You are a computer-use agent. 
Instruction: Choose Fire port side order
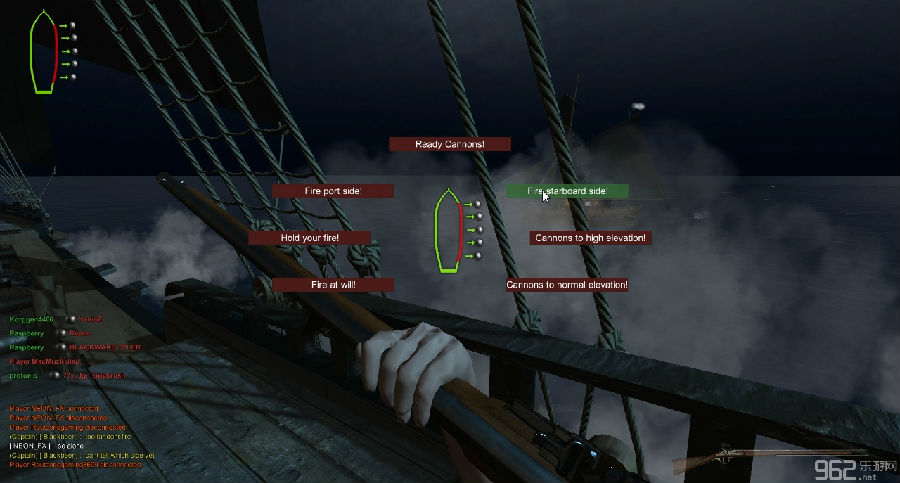click(332, 190)
